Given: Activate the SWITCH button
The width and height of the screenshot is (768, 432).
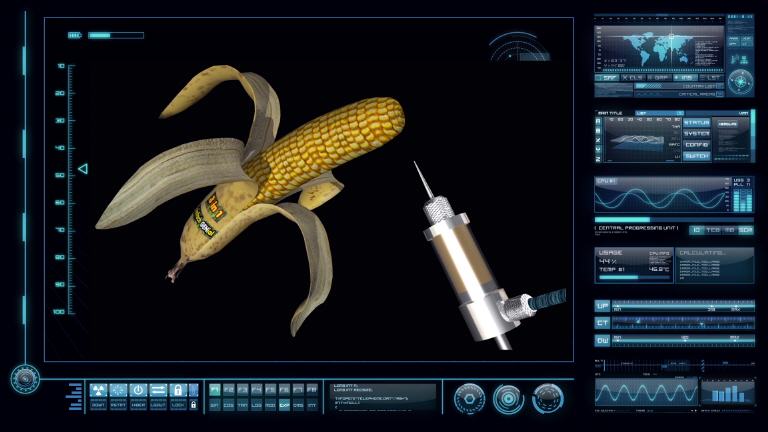Looking at the screenshot, I should 697,156.
